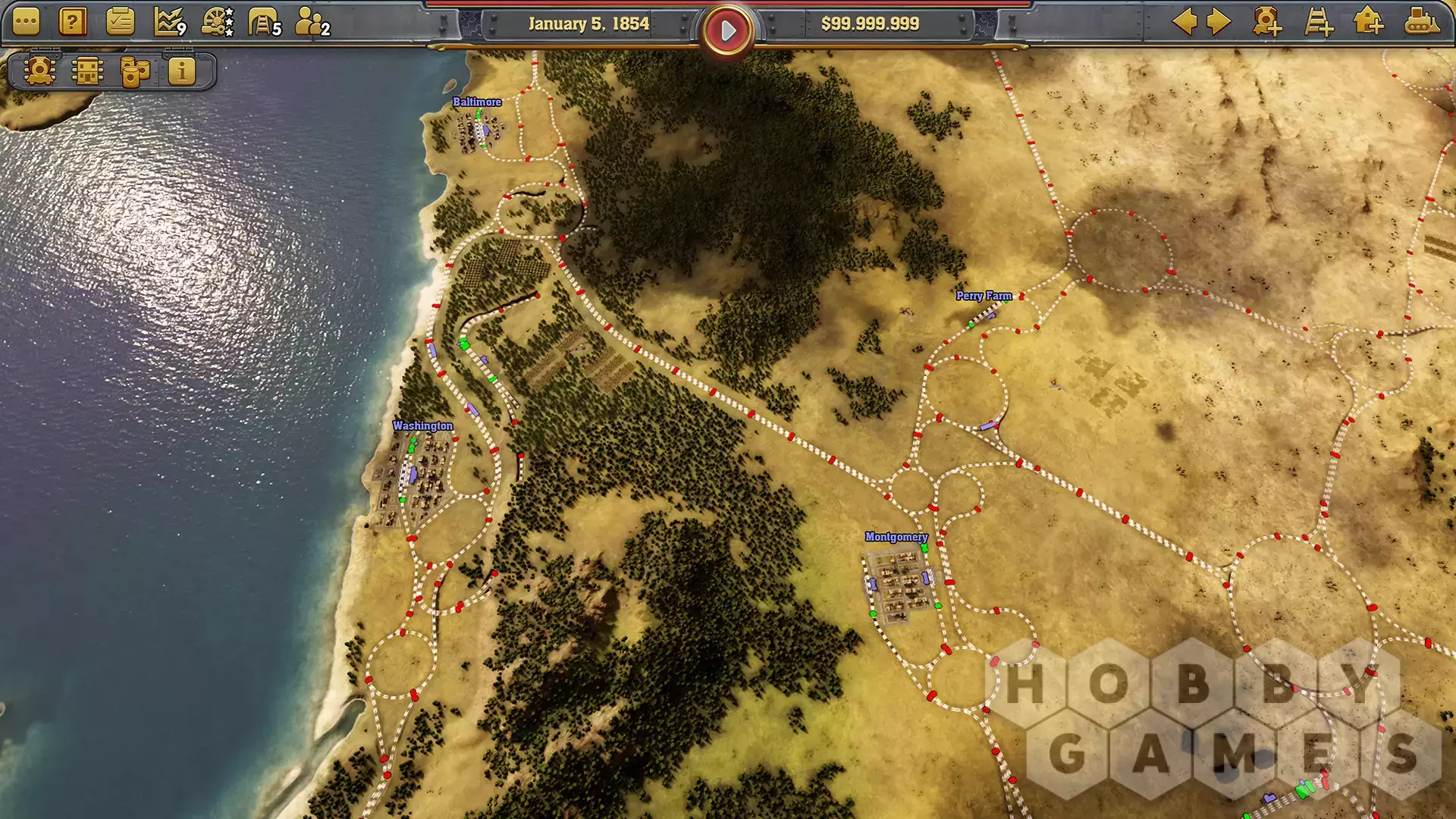Open the three-dots main menu

coord(26,23)
